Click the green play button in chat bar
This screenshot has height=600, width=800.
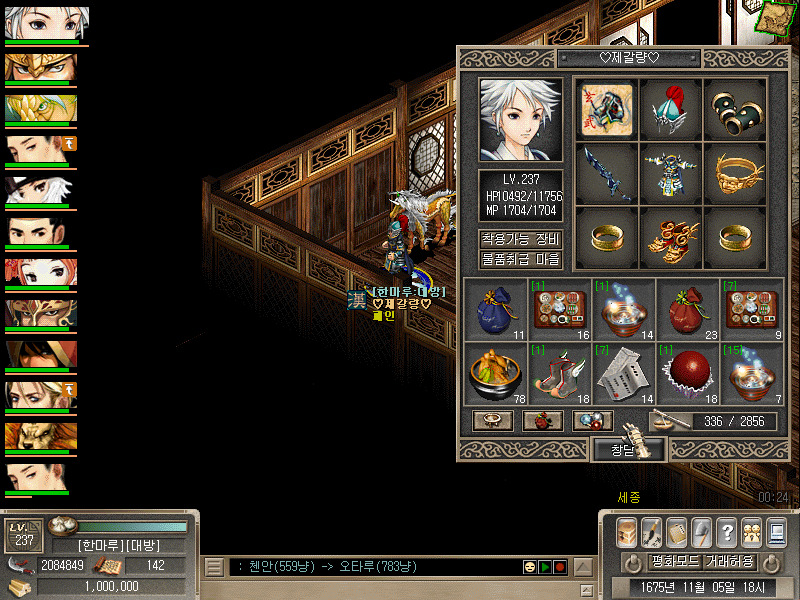click(545, 567)
